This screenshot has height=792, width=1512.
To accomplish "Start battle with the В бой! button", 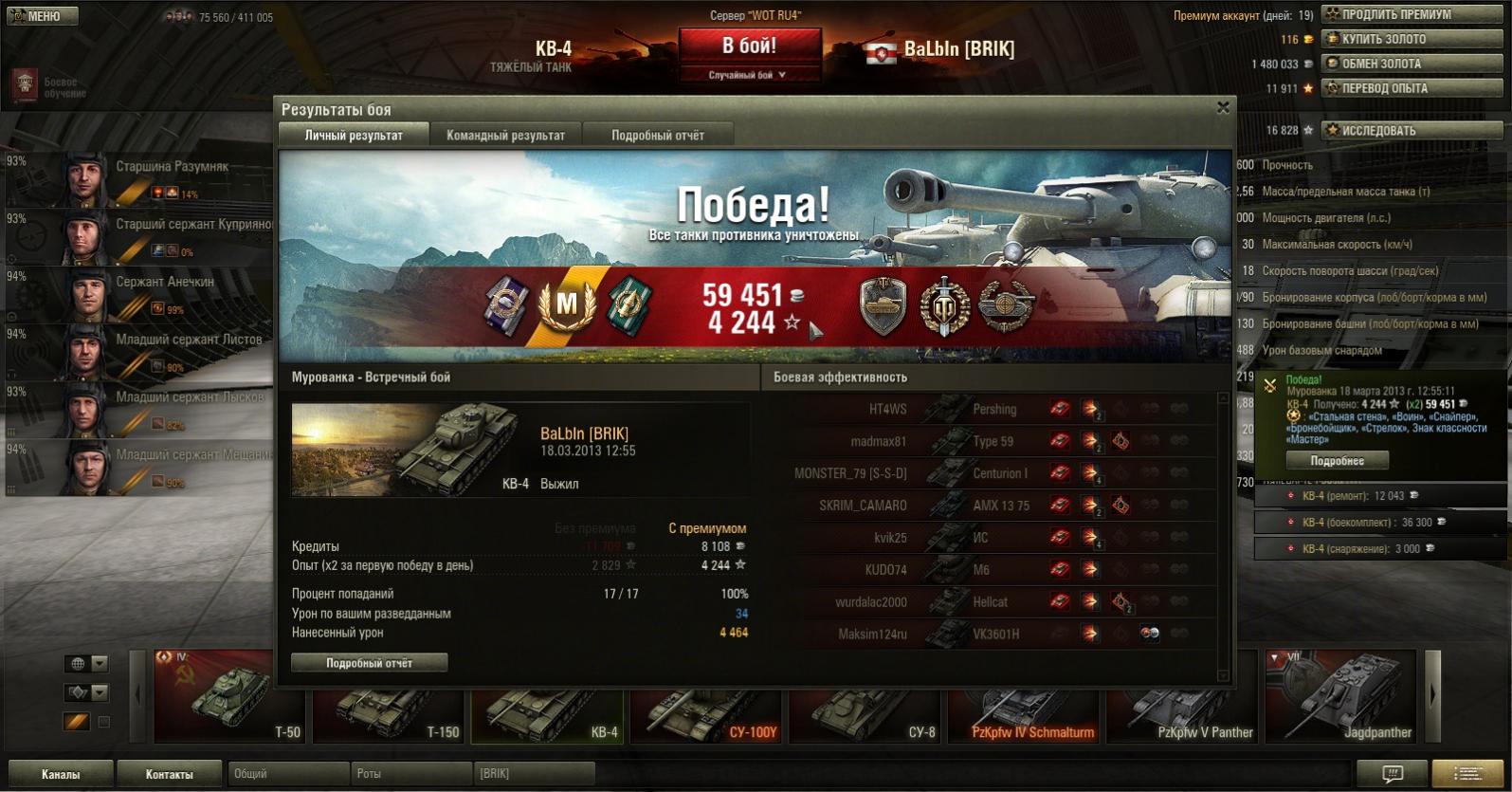I will click(x=749, y=46).
